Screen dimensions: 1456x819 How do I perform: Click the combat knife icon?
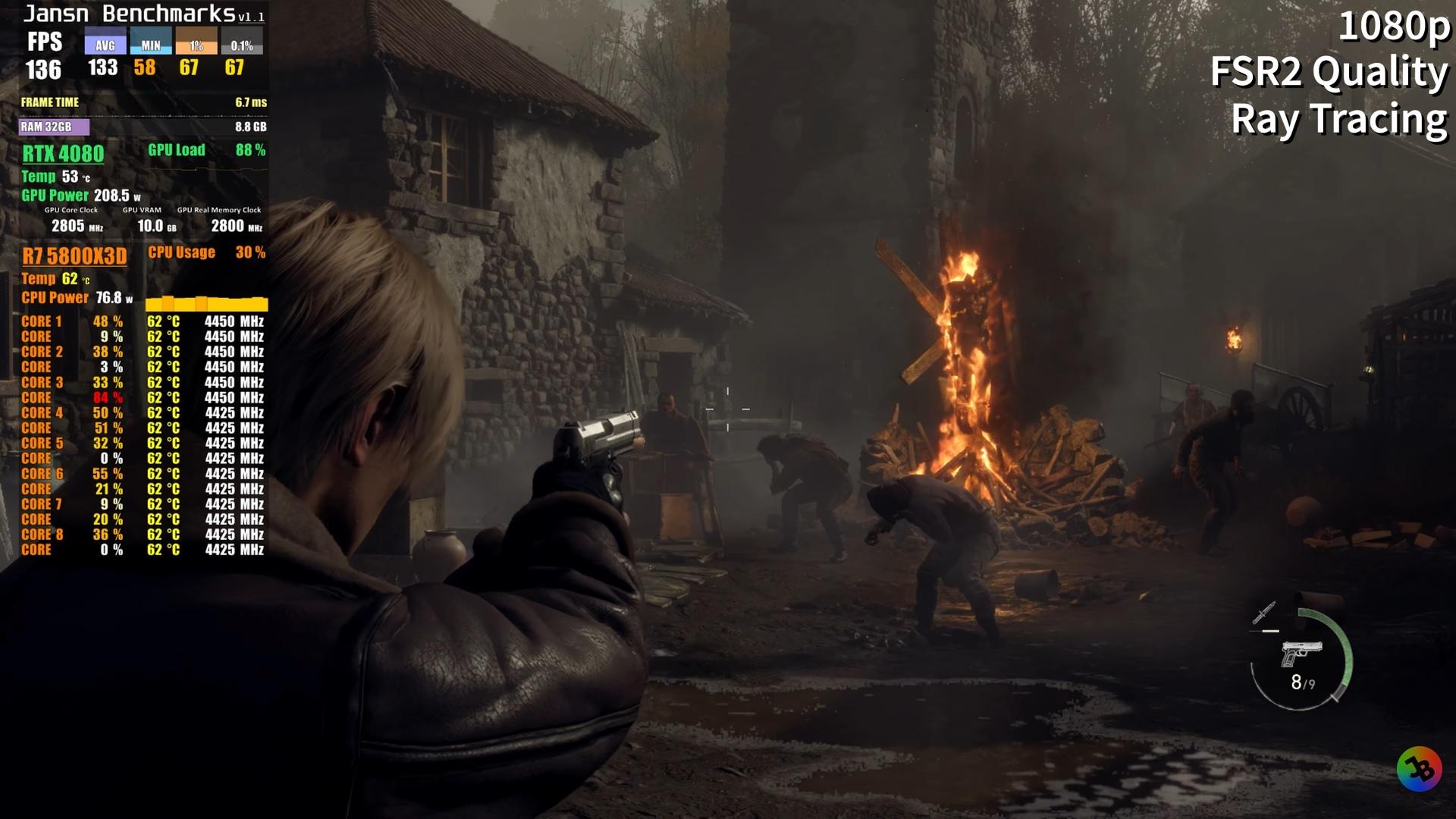click(x=1264, y=613)
